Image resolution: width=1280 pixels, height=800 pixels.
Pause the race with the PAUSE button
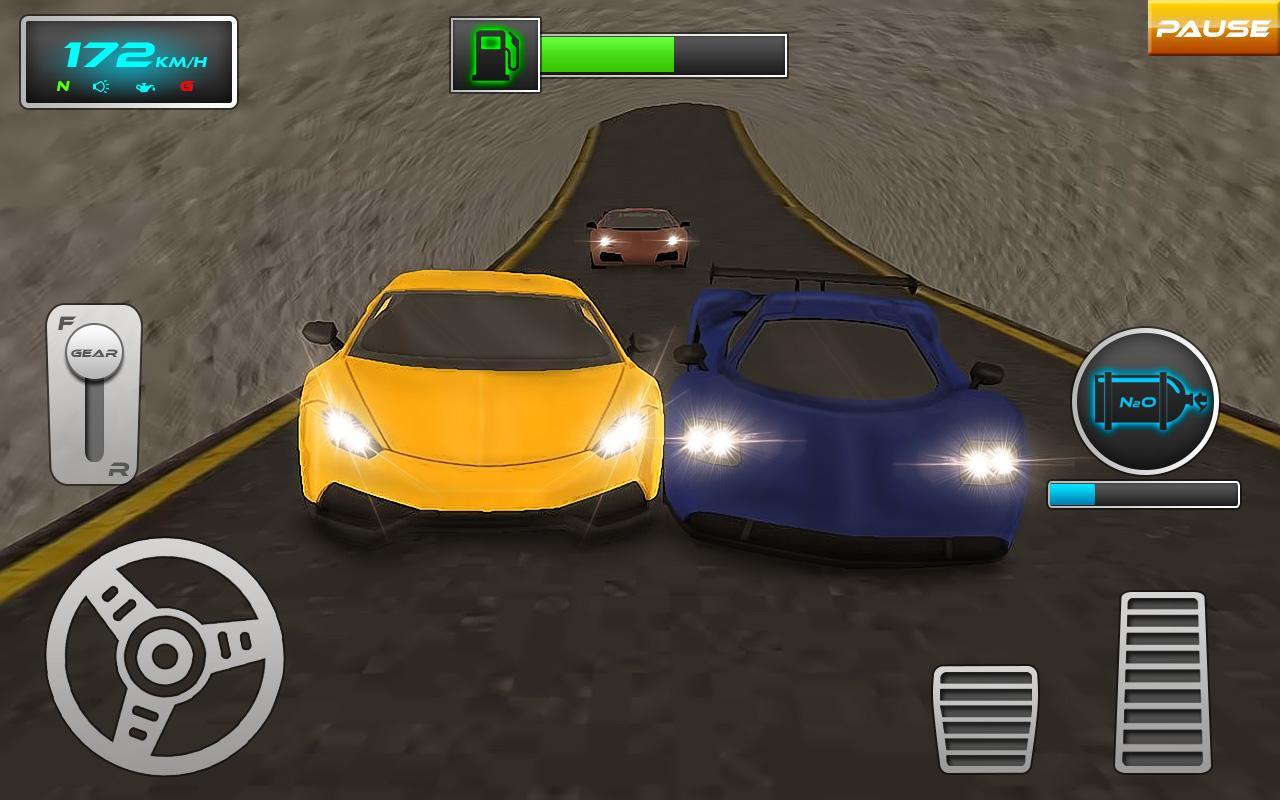1213,28
